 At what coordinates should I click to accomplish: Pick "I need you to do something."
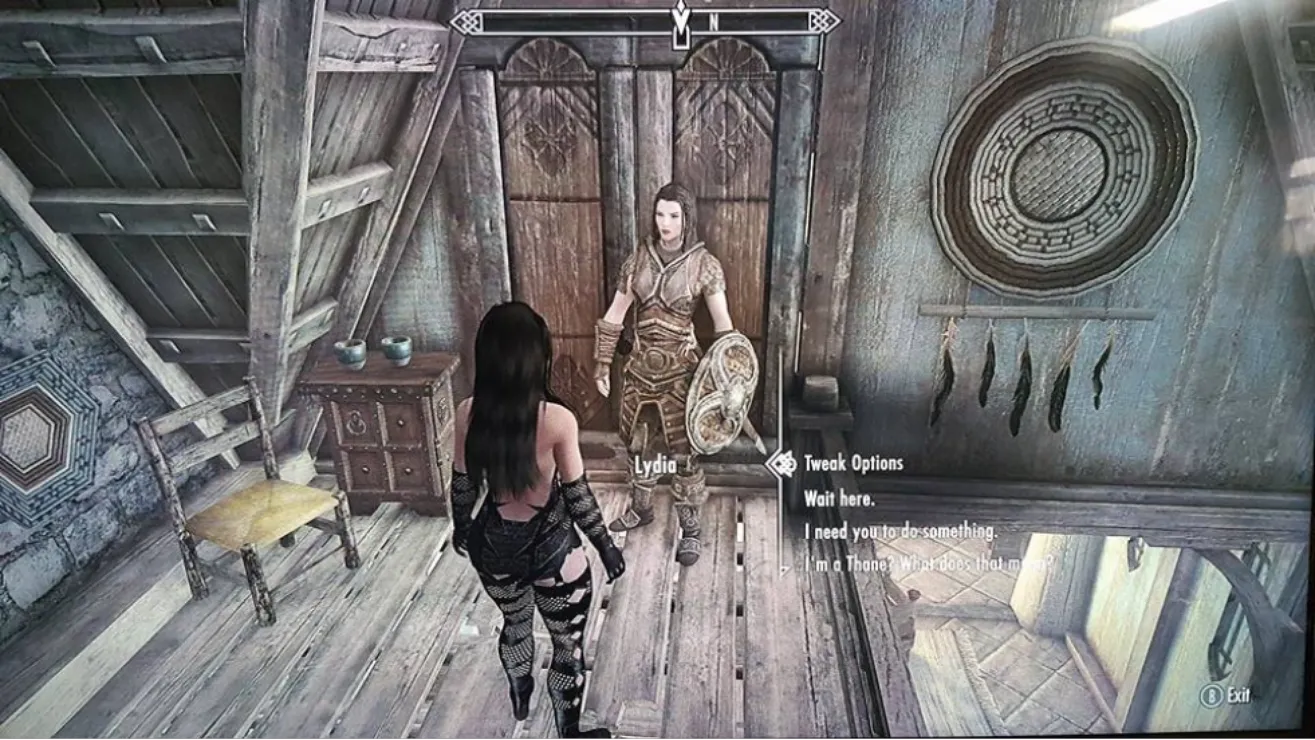(900, 532)
